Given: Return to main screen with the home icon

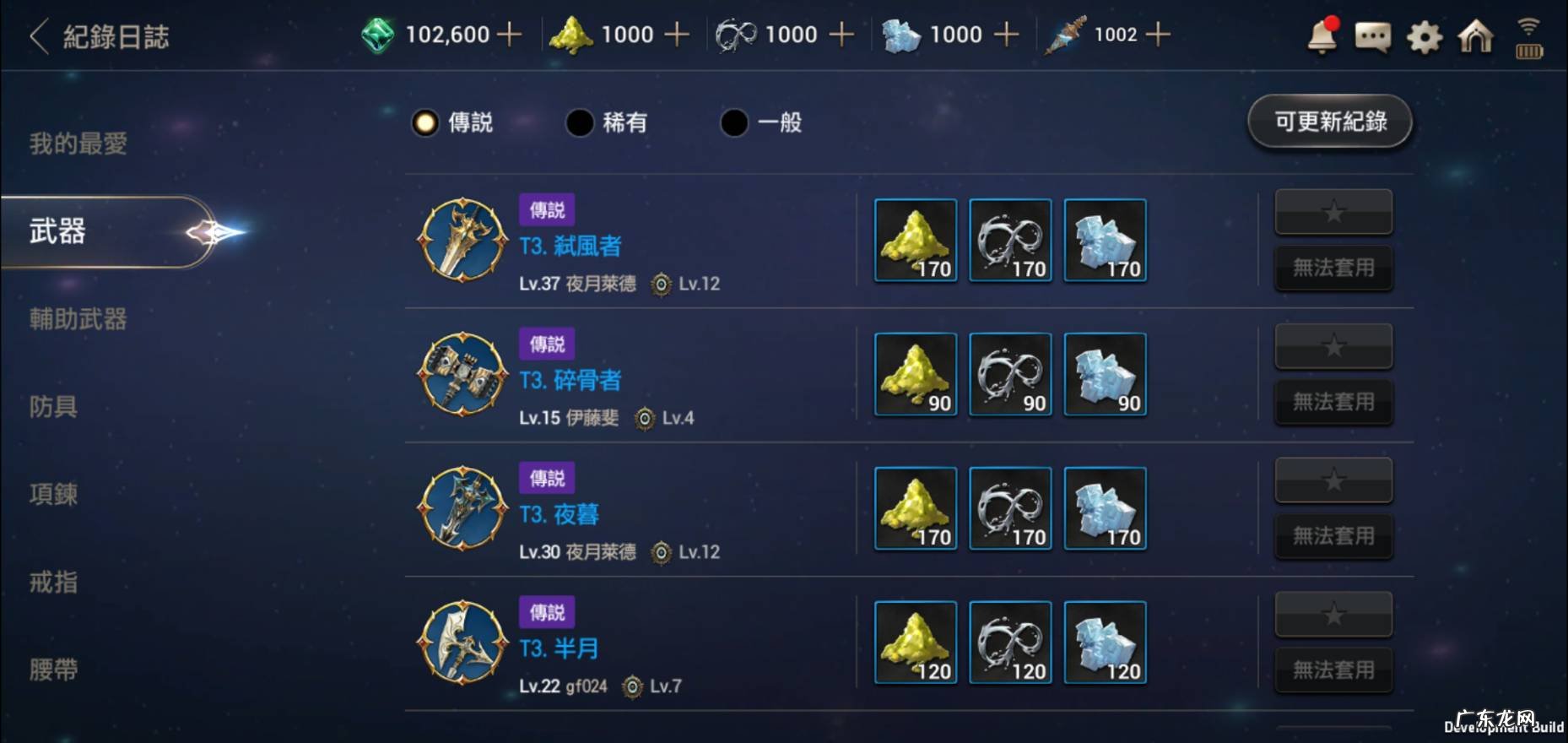Looking at the screenshot, I should (1475, 38).
